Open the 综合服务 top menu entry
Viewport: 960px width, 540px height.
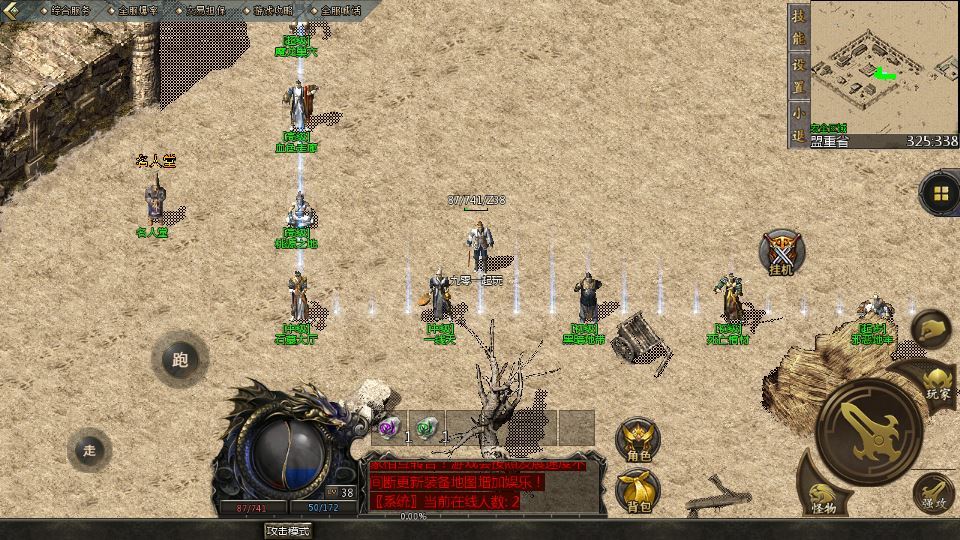coord(70,10)
